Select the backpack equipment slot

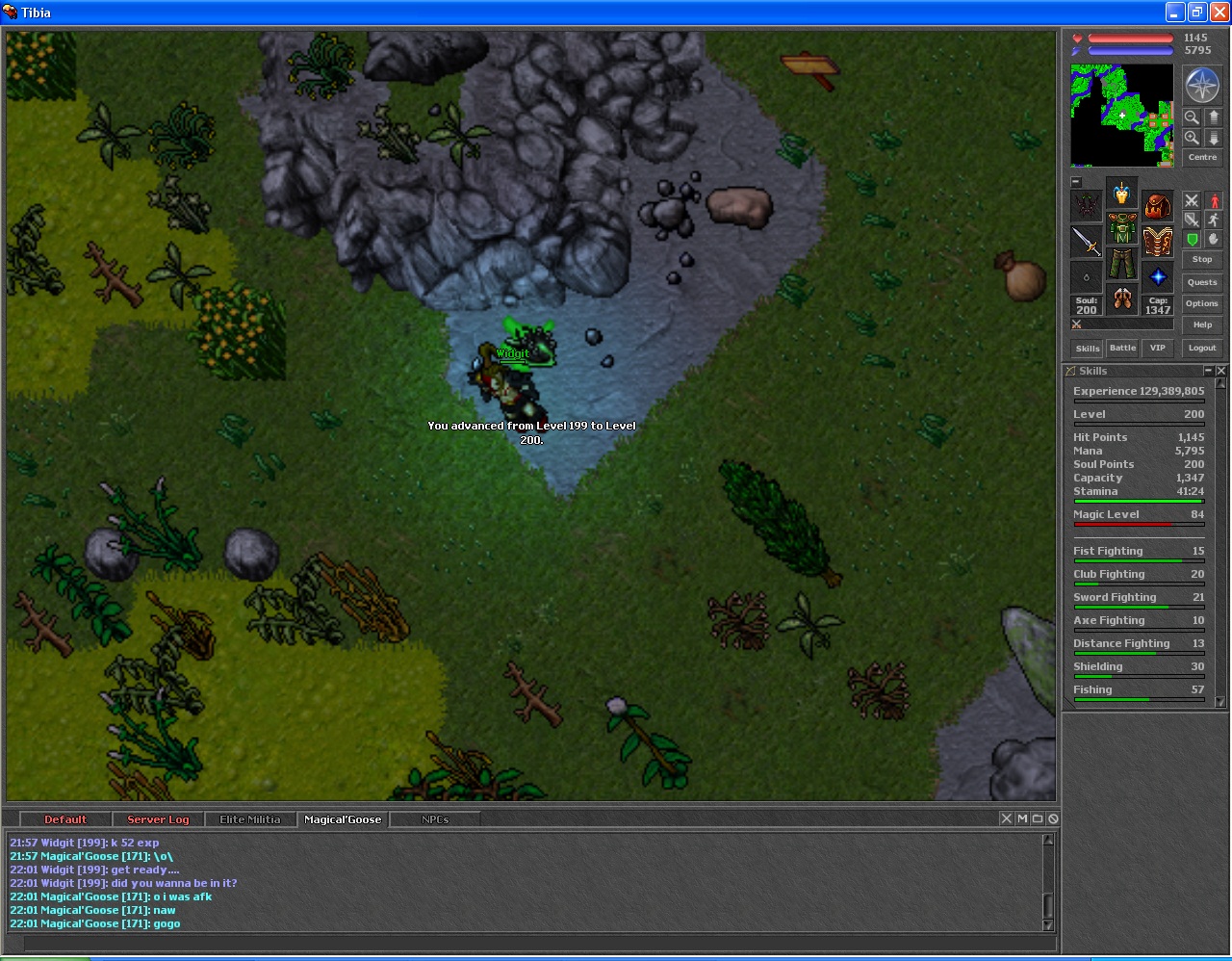pos(1157,205)
